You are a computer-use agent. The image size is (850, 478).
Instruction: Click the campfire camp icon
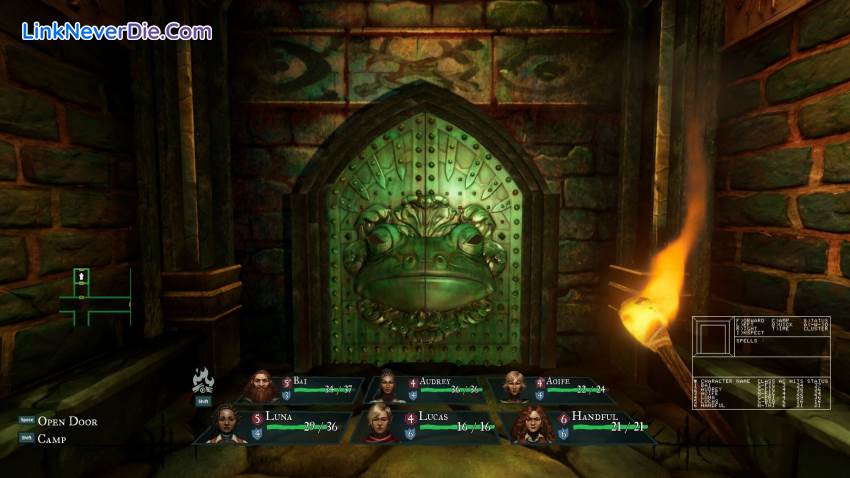[x=204, y=382]
